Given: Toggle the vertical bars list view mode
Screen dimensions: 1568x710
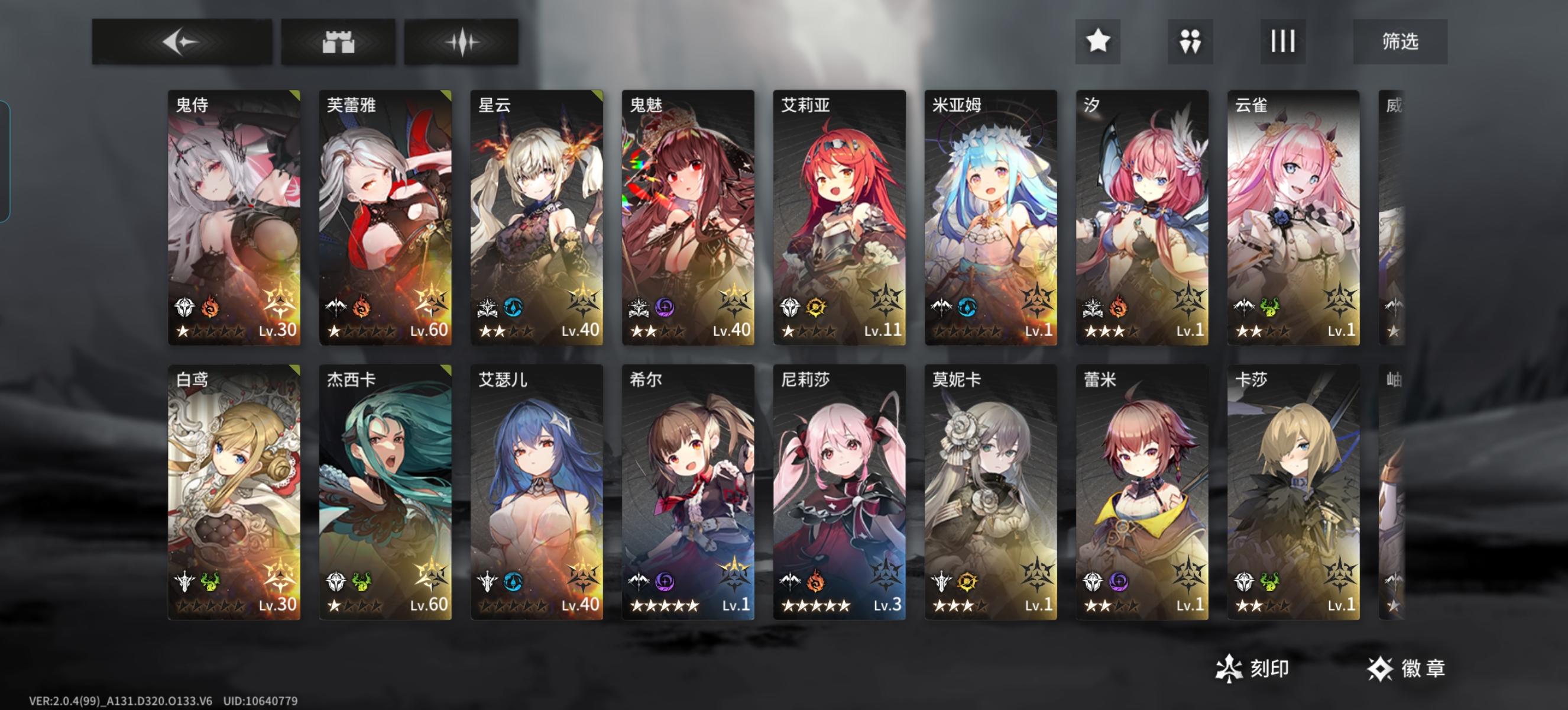Looking at the screenshot, I should point(1282,43).
